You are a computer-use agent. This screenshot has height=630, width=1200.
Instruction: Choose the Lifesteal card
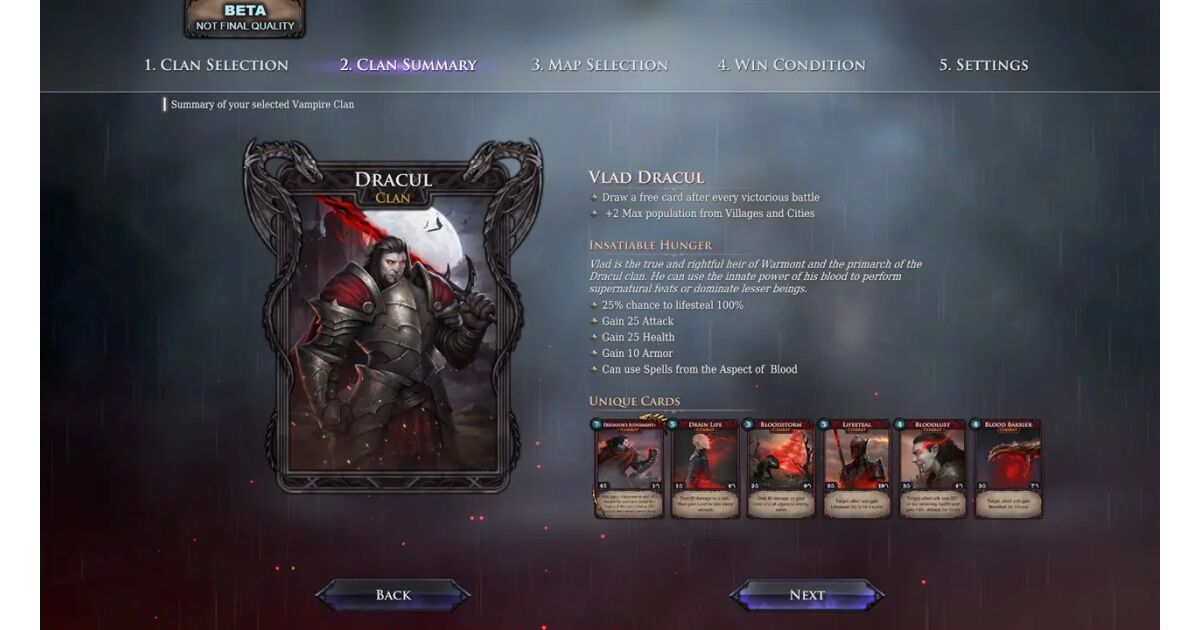pos(856,468)
